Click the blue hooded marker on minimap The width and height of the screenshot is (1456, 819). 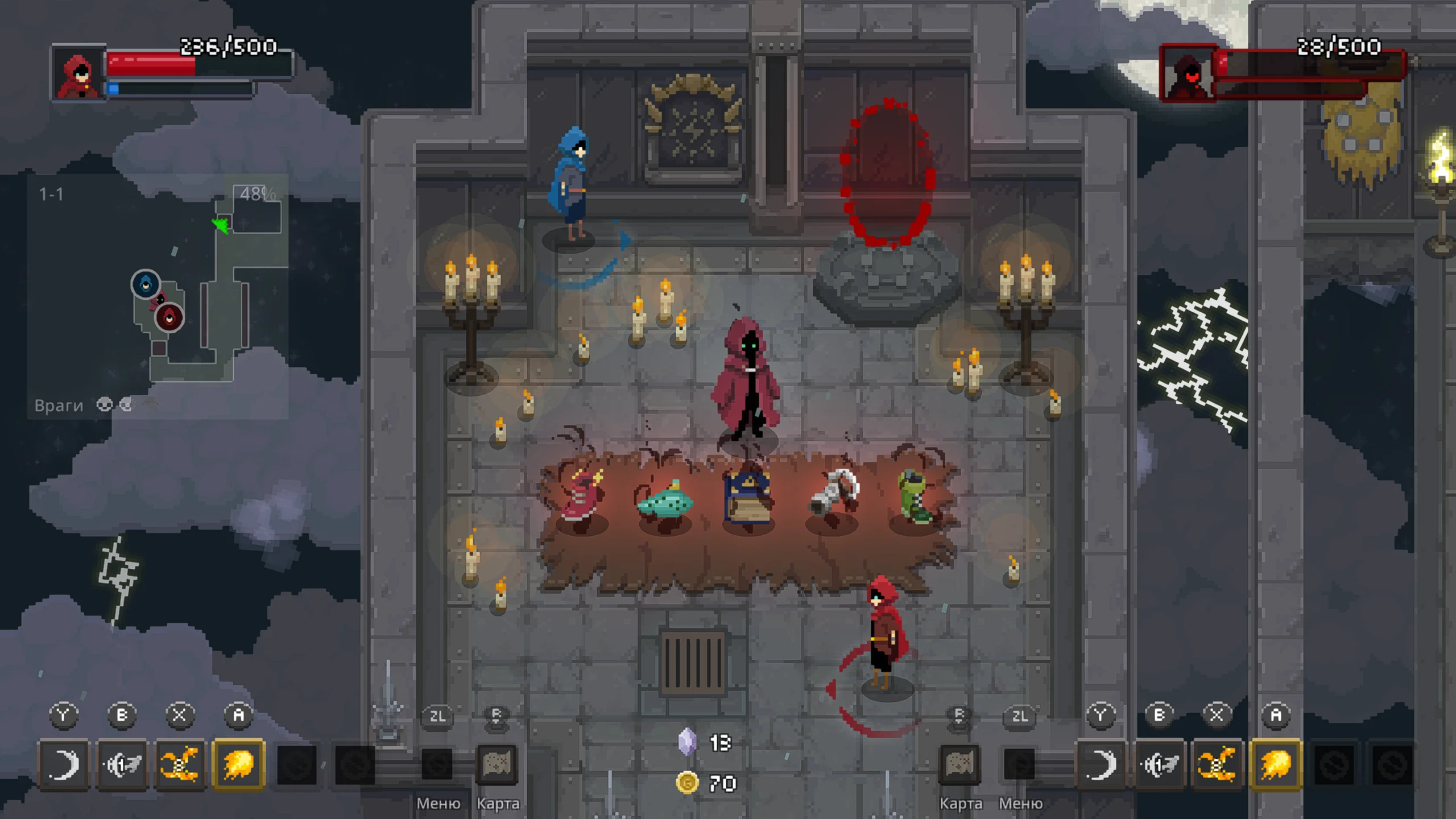(146, 283)
